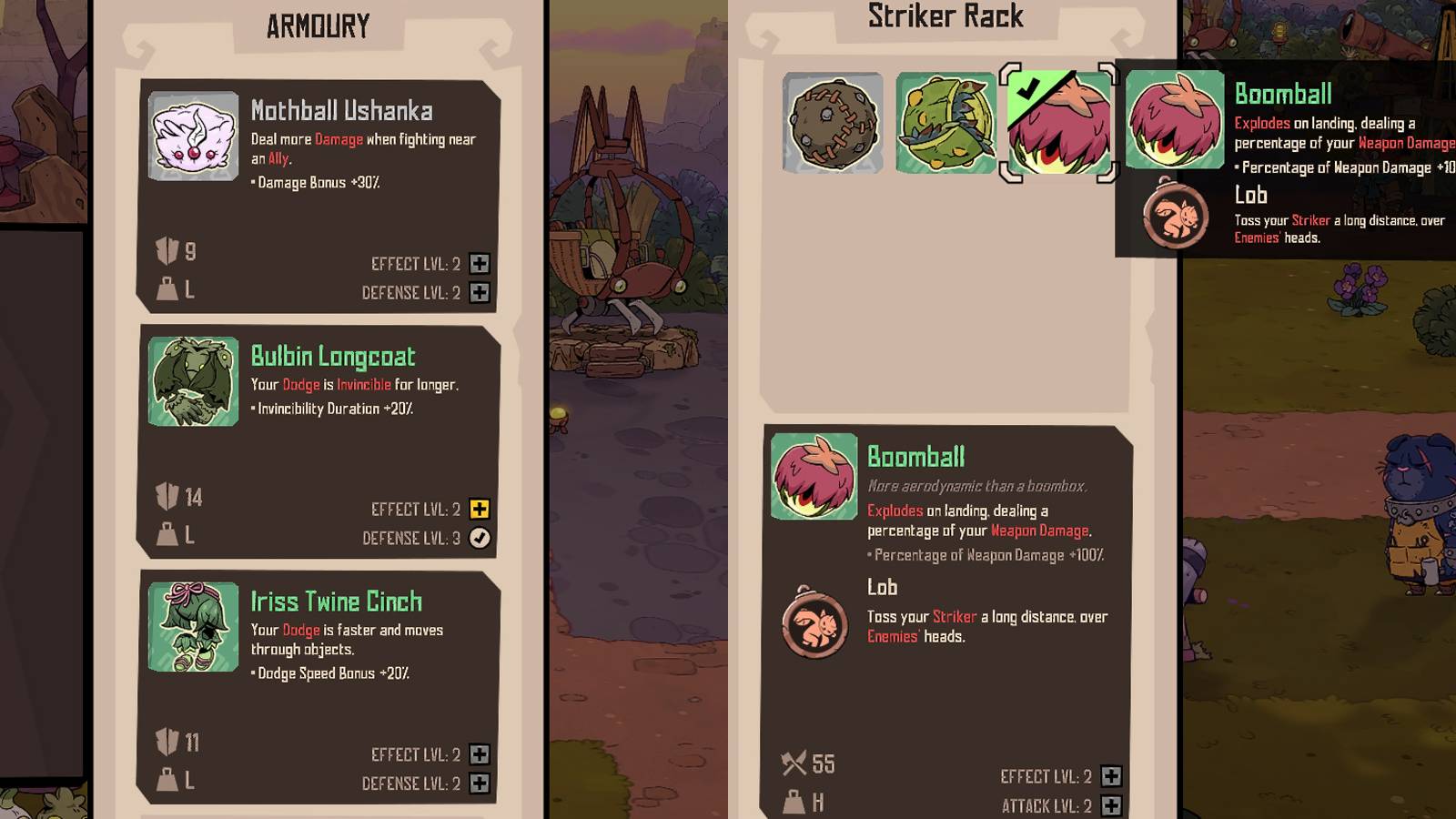Viewport: 1456px width, 819px height.
Task: Open the Armoury panel header
Action: 318,25
